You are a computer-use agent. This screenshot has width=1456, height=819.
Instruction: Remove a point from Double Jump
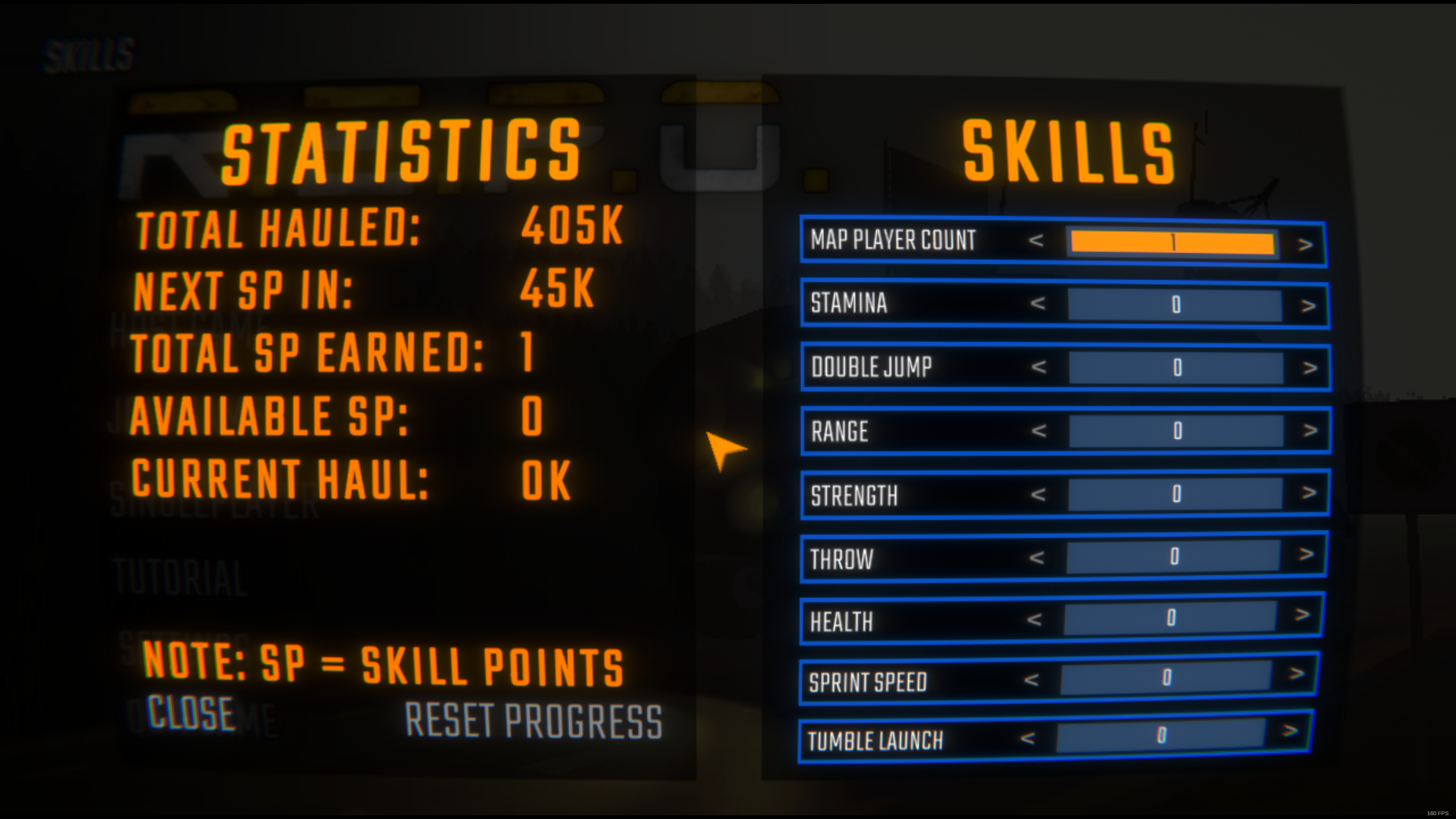(x=1039, y=367)
